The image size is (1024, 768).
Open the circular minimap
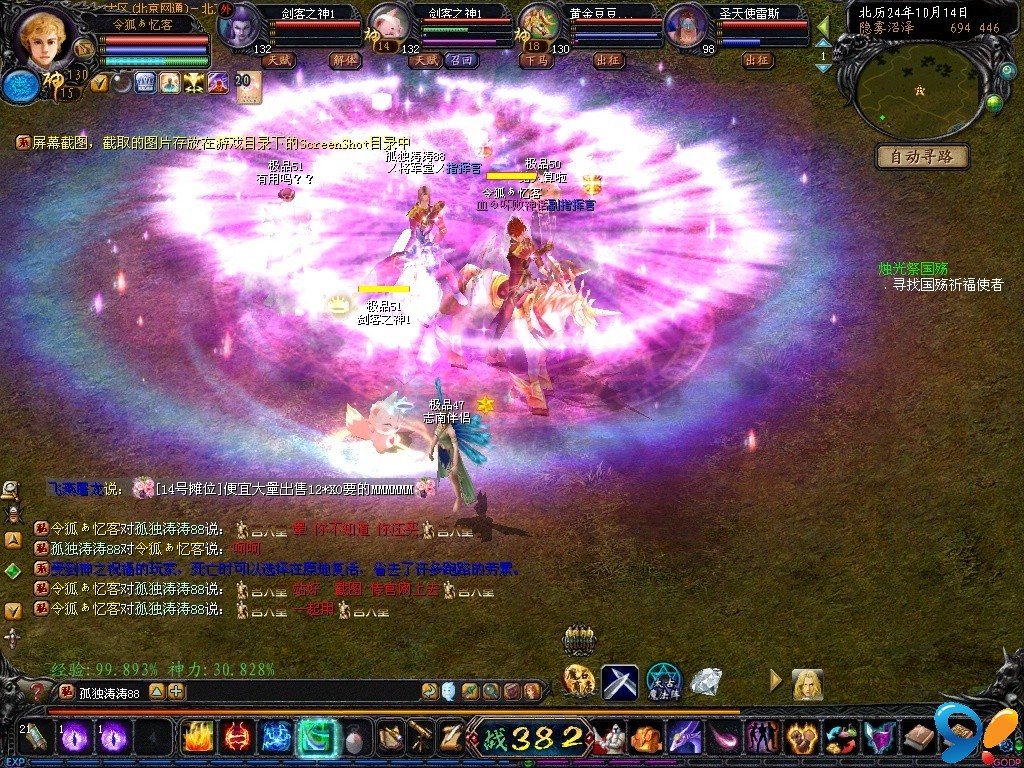coord(920,92)
